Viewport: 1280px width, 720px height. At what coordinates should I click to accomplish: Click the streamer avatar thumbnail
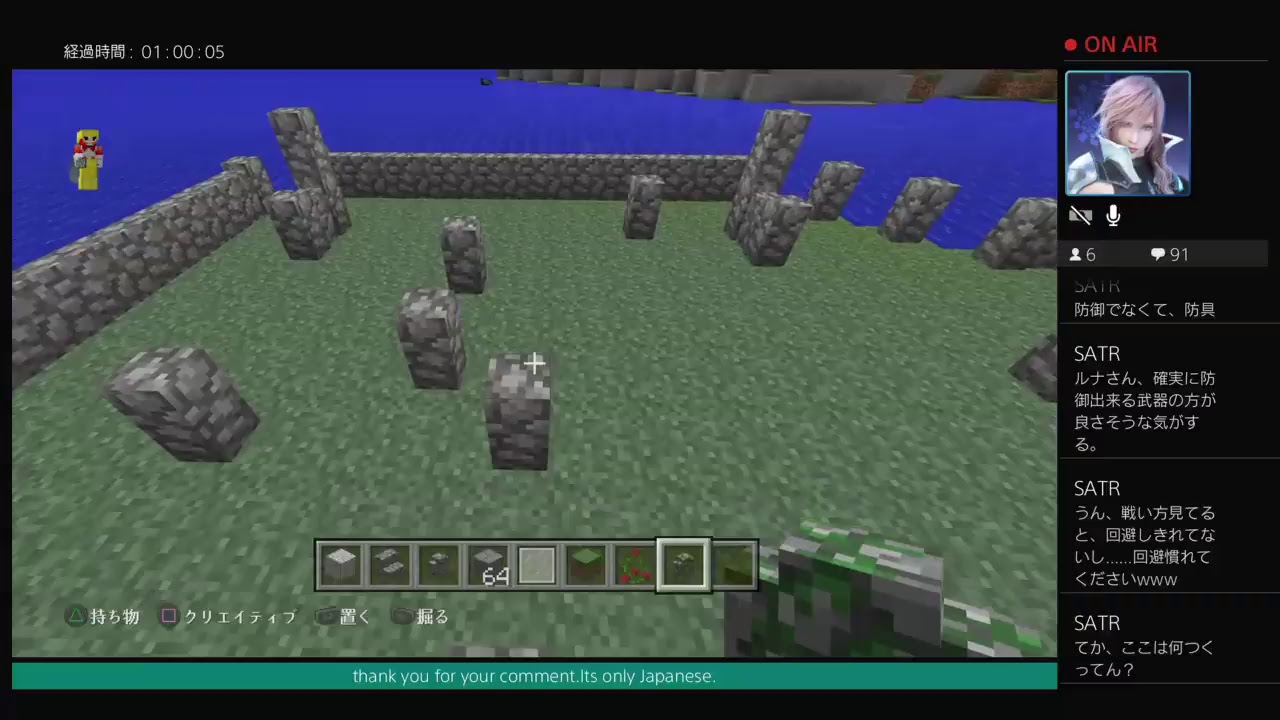pos(1127,133)
